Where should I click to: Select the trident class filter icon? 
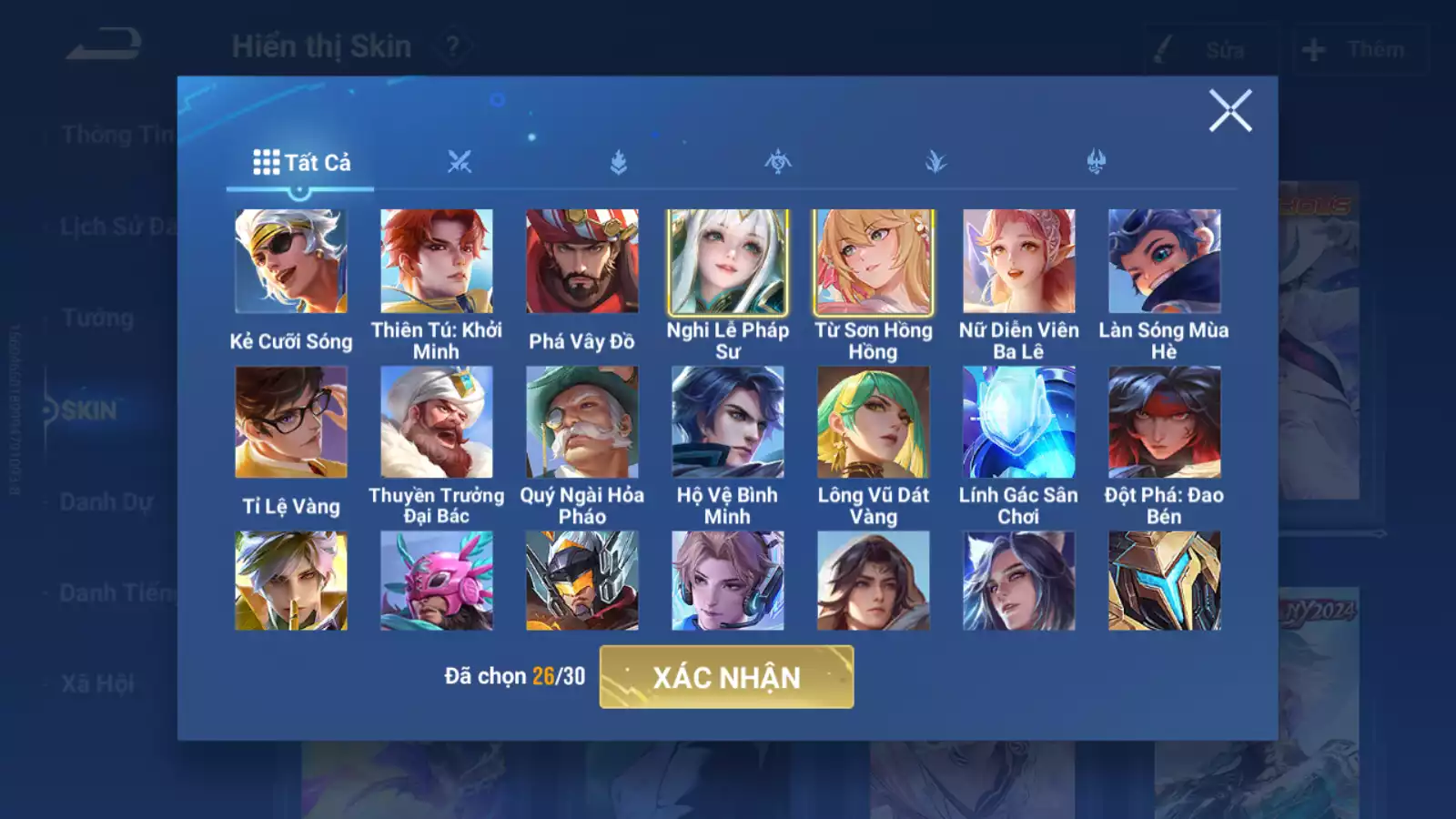click(x=1097, y=160)
